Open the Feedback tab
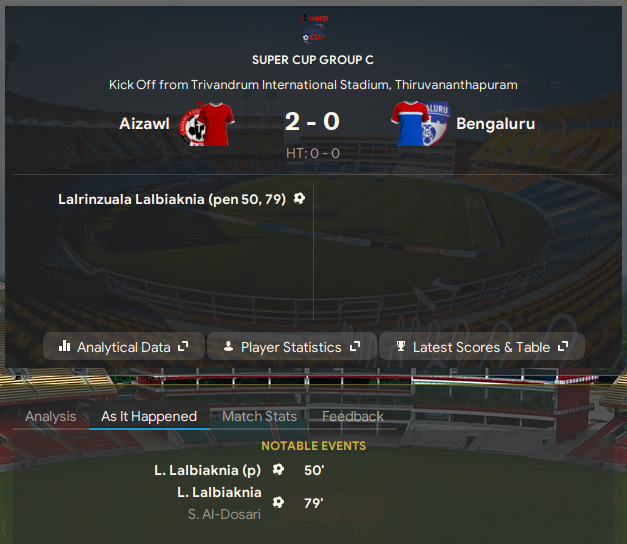Viewport: 627px width, 544px height. coord(353,416)
